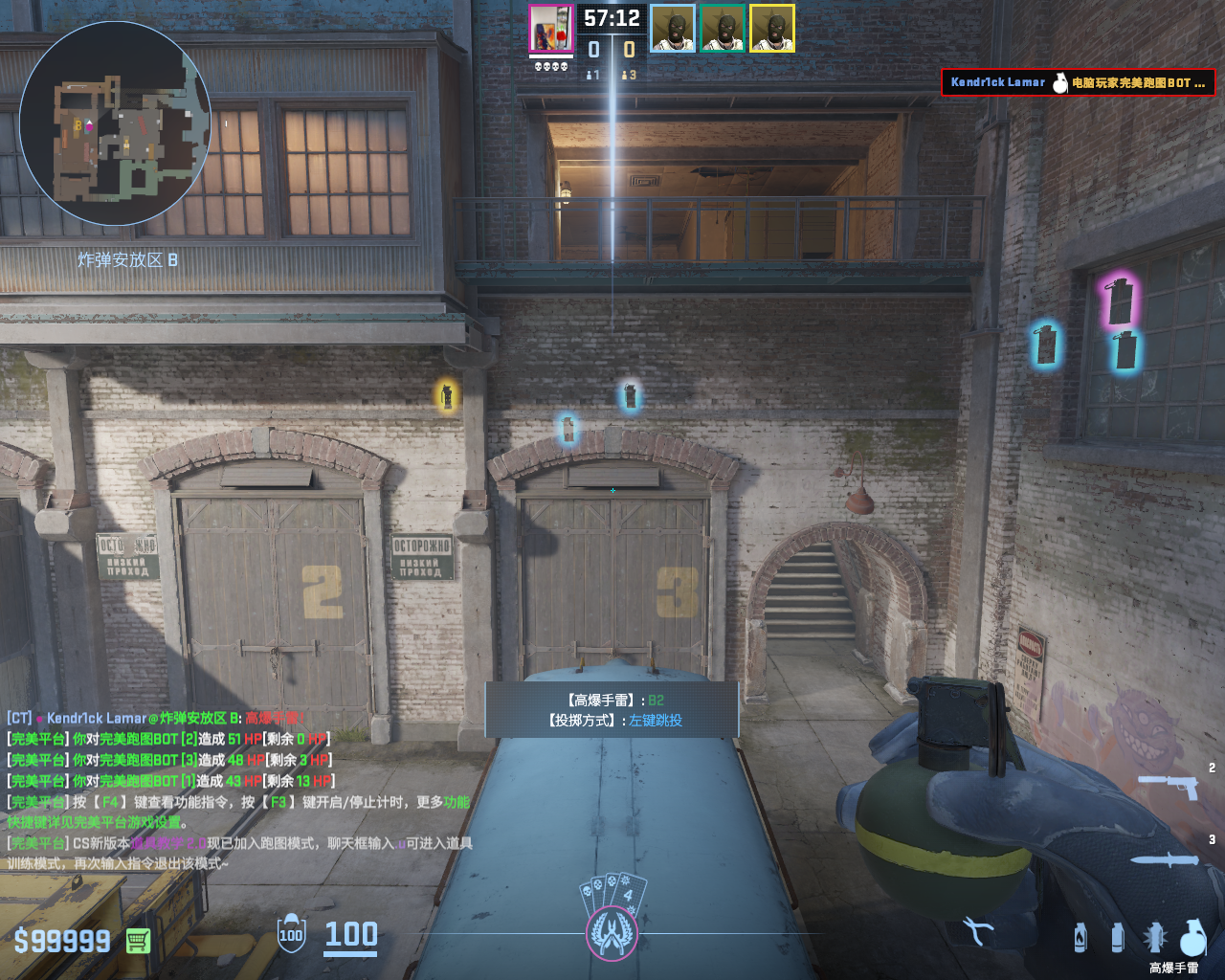Click the circular radar minimap
Viewport: 1225px width, 980px height.
115,124
